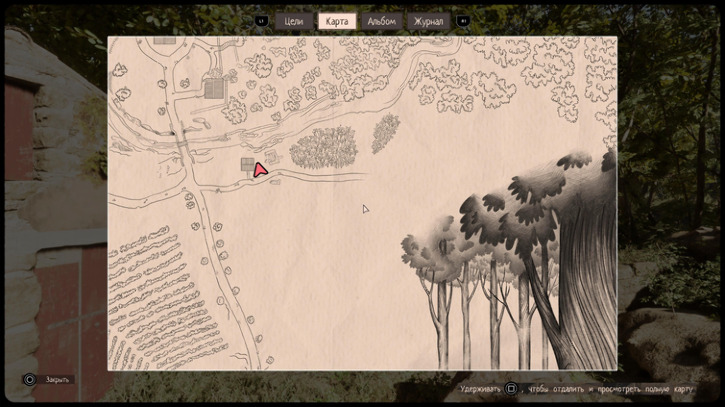
Task: Show the Журнал tab
Action: coord(428,21)
